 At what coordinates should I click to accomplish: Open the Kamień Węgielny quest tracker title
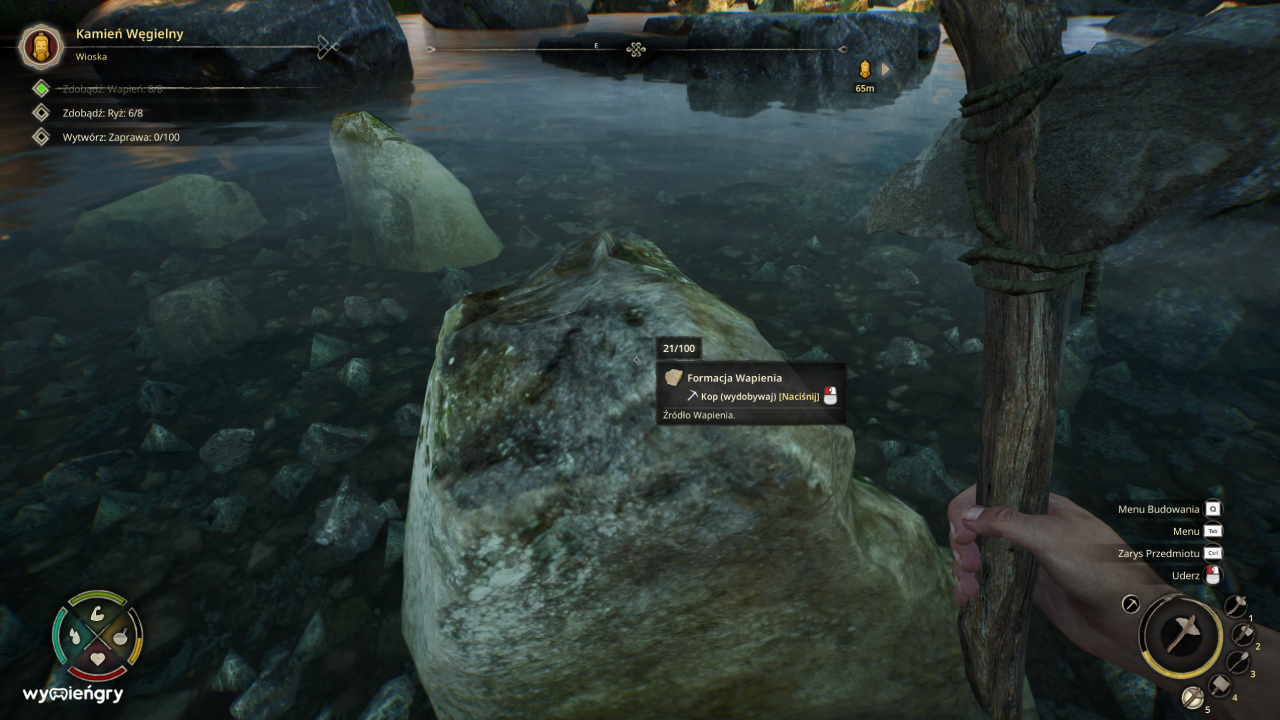129,34
